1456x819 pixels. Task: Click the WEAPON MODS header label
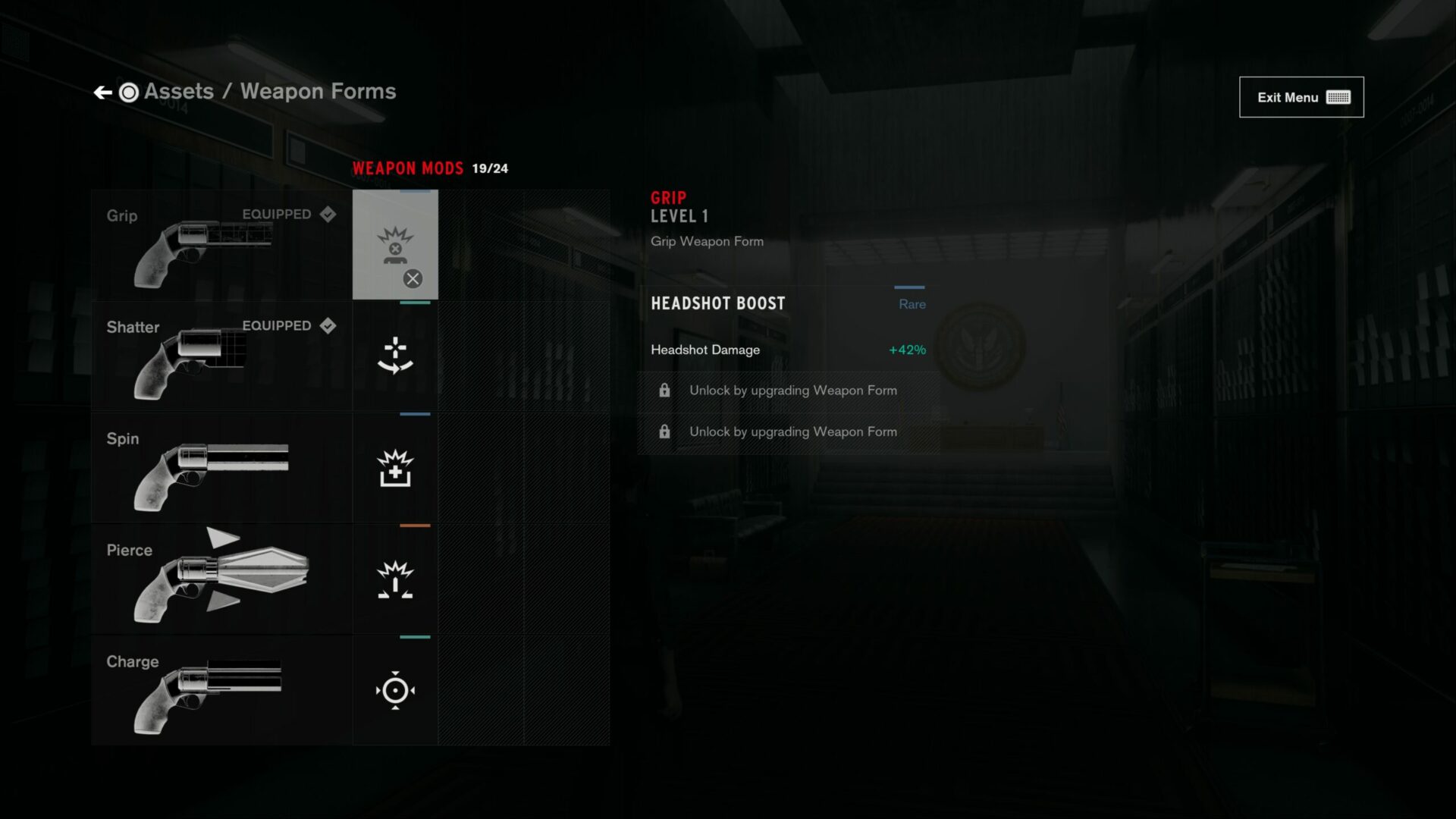point(406,168)
